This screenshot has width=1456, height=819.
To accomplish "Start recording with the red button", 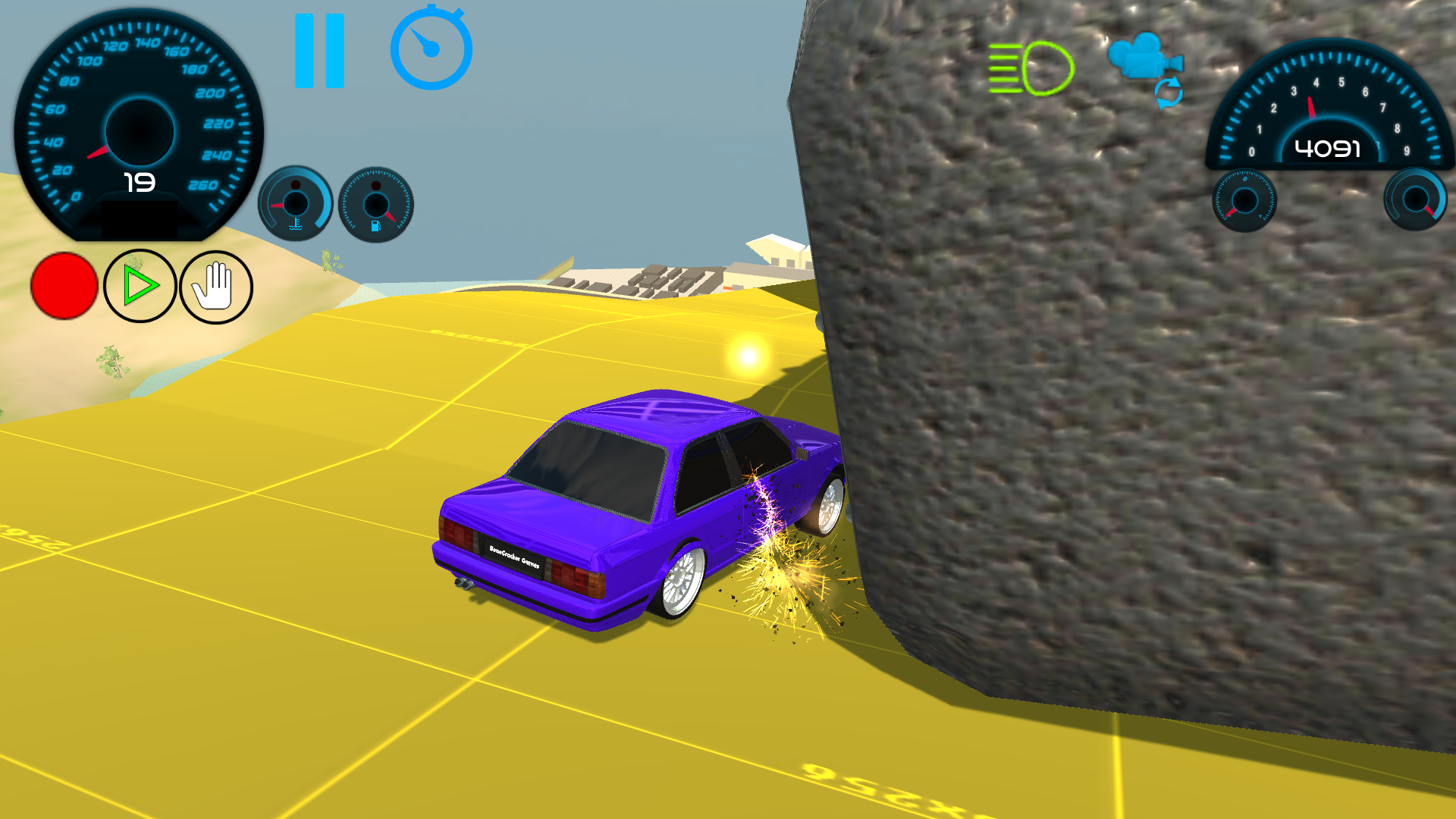I will point(64,287).
